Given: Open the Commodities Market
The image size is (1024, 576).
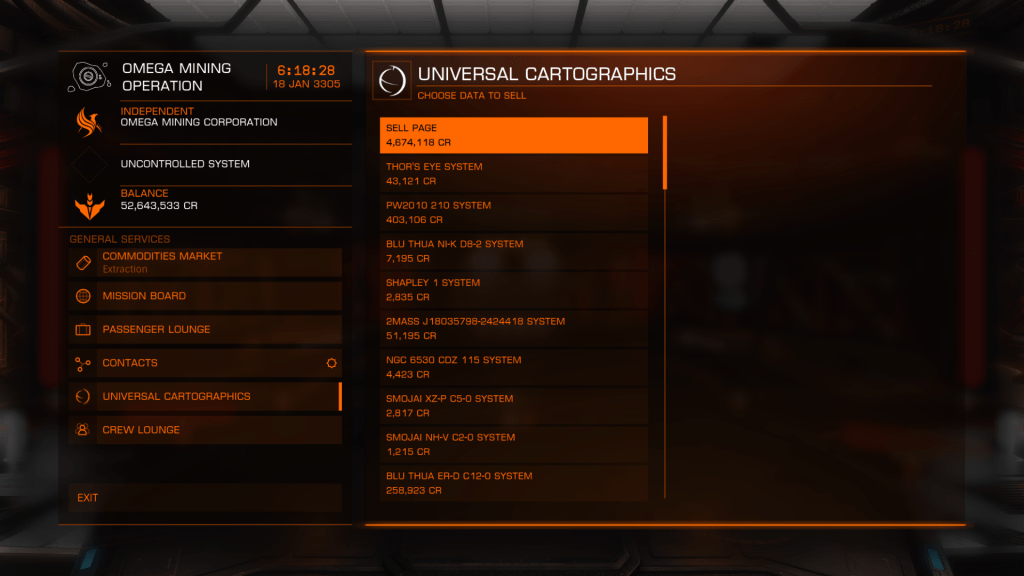Looking at the screenshot, I should 205,262.
